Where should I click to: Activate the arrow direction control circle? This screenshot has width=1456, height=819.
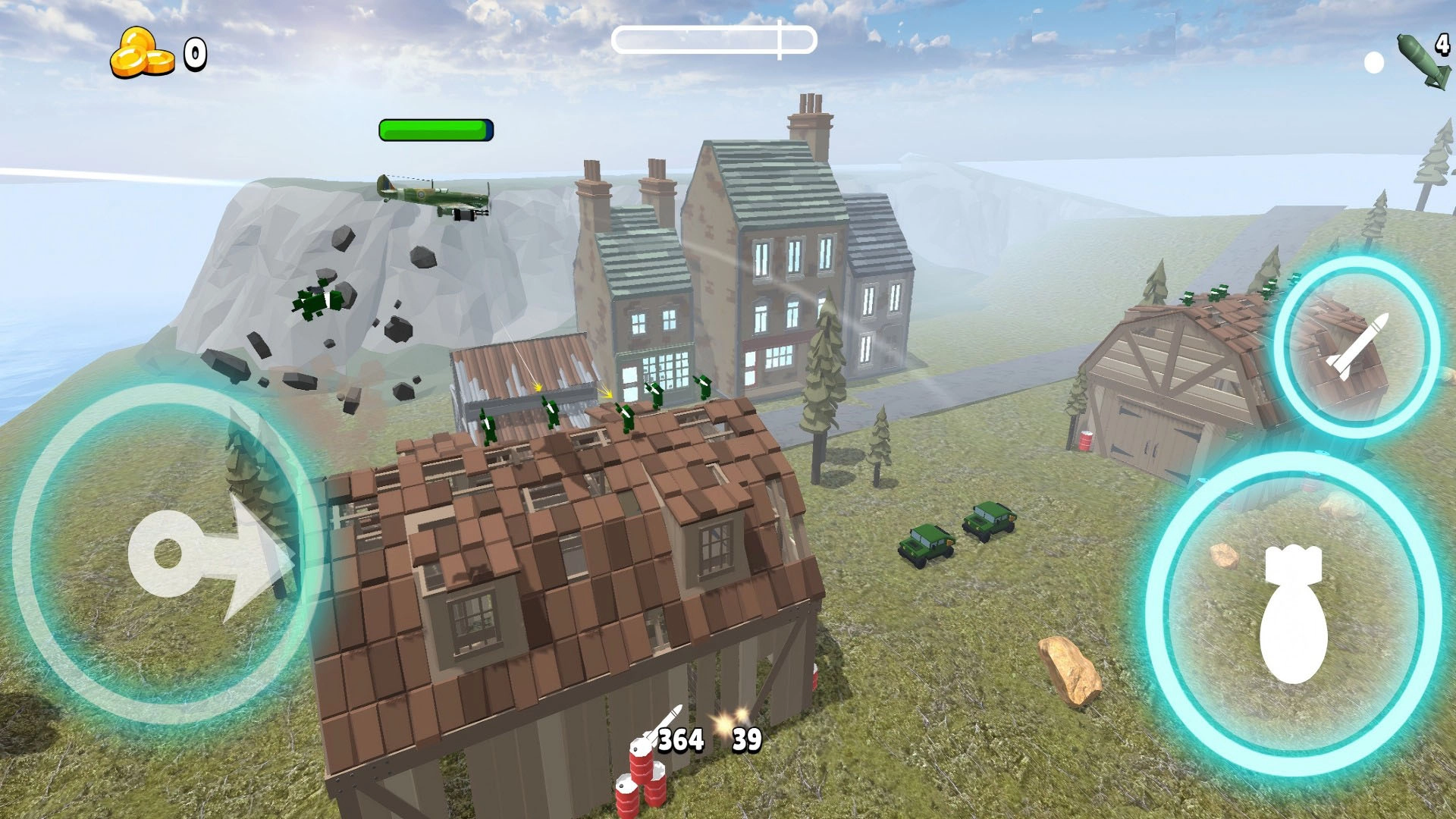point(167,554)
